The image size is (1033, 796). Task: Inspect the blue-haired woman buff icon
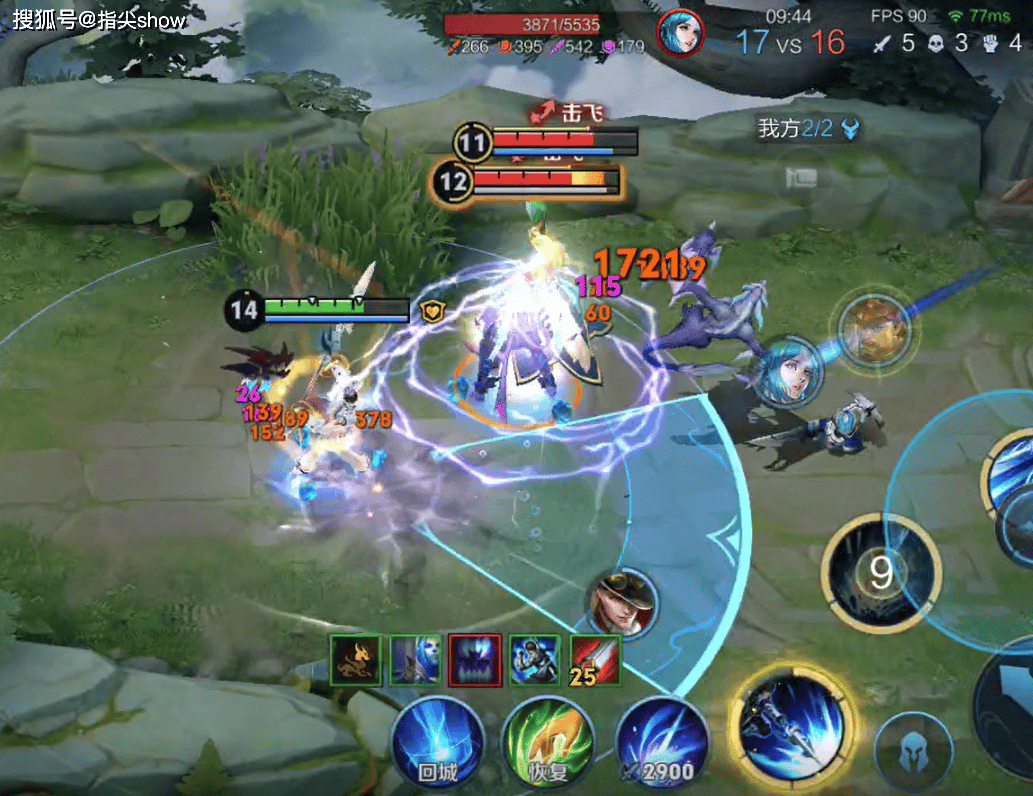(x=415, y=660)
